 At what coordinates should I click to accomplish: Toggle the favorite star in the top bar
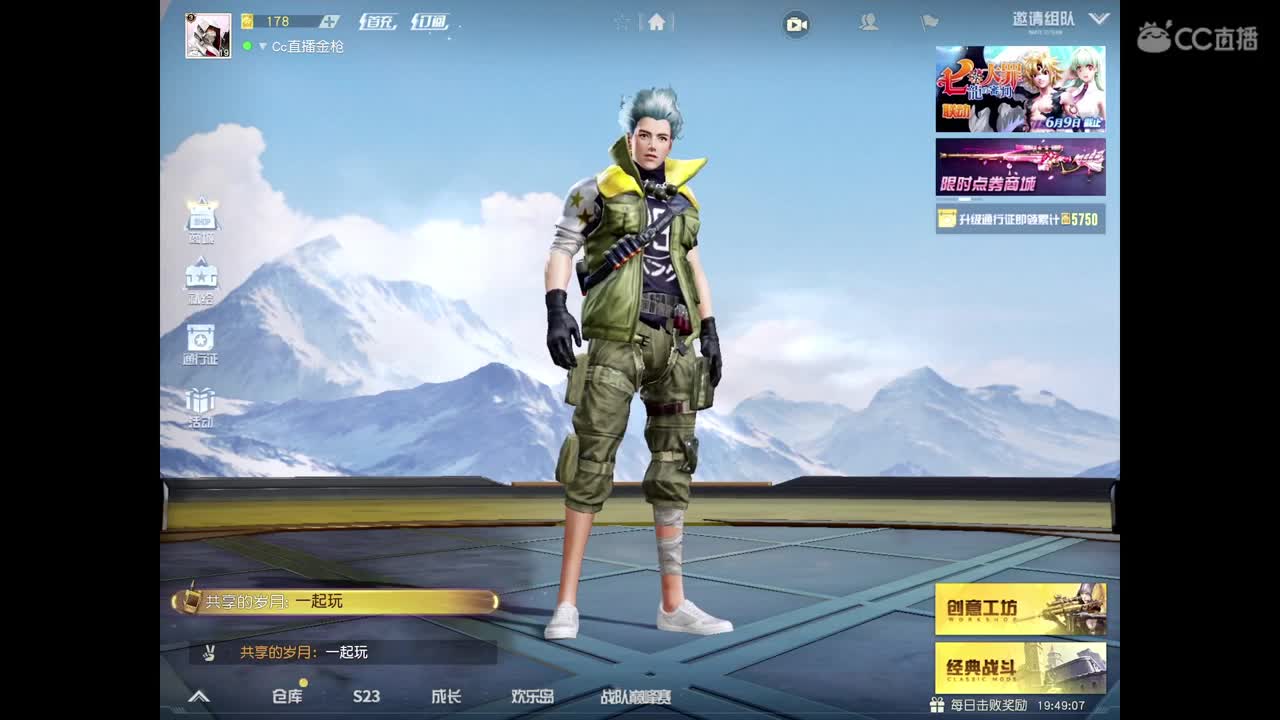620,22
